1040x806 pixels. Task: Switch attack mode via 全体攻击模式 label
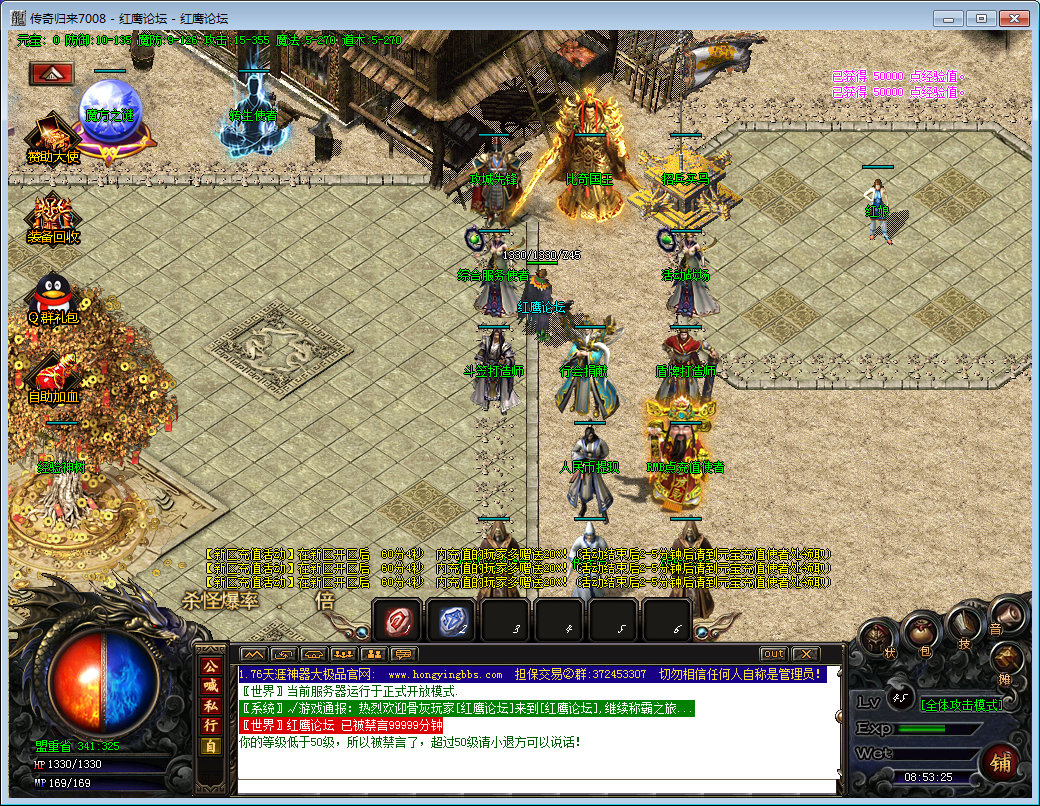pyautogui.click(x=960, y=704)
